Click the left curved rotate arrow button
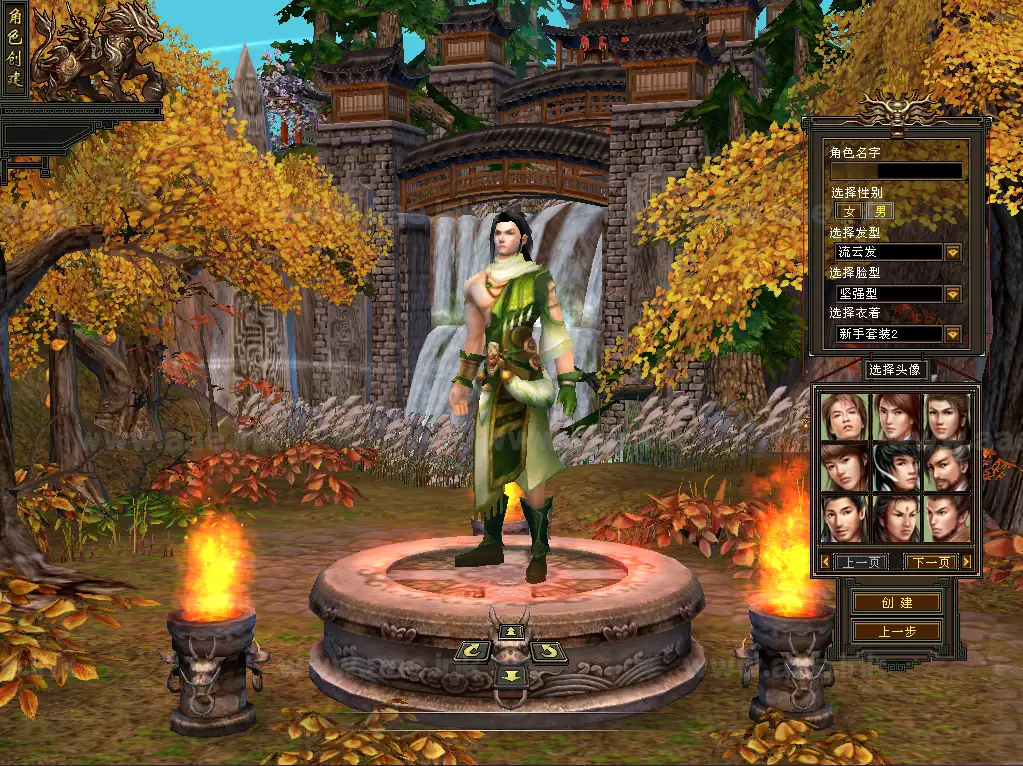The width and height of the screenshot is (1023, 766). (x=472, y=652)
